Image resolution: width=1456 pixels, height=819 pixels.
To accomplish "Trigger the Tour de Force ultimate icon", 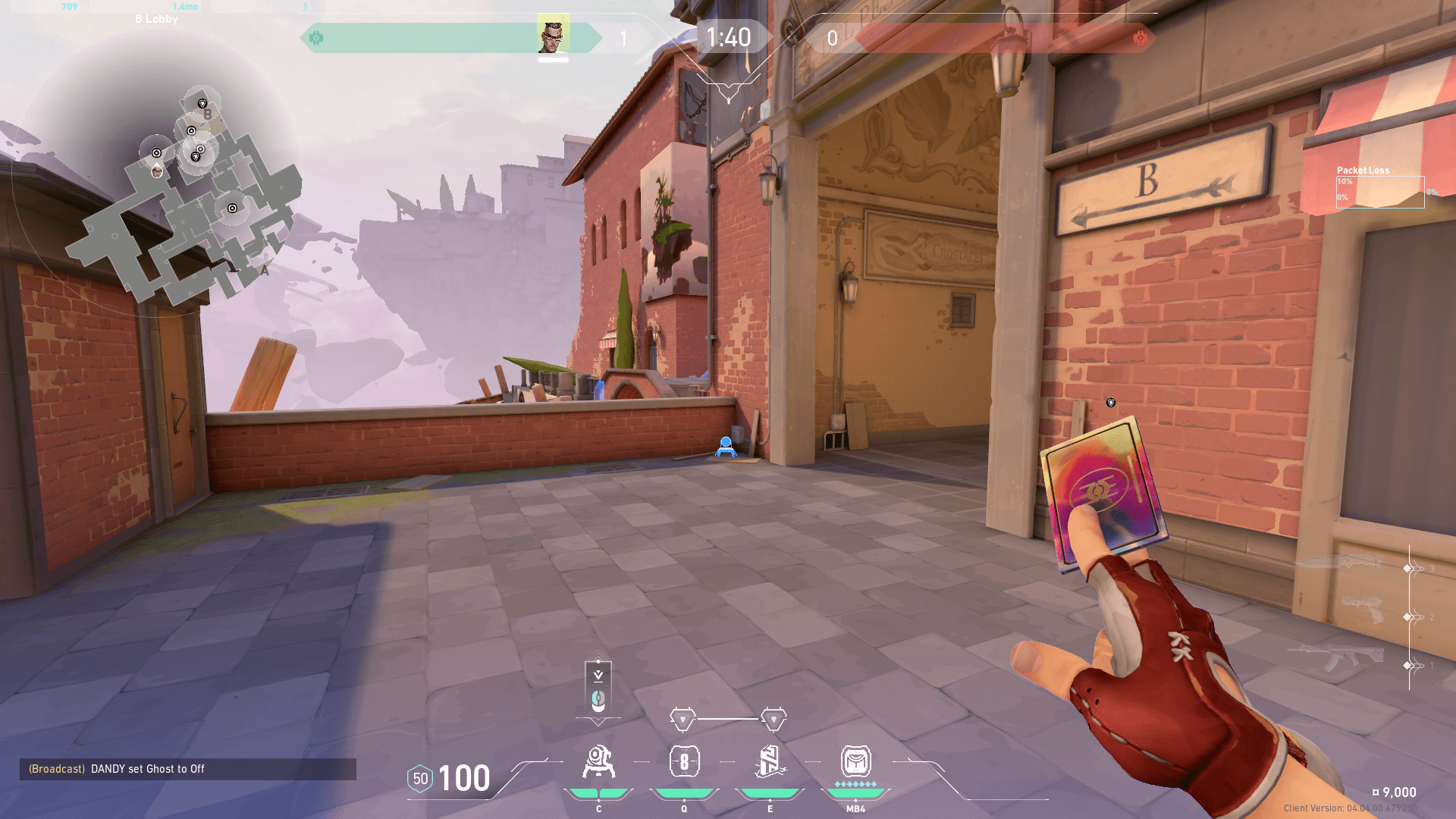I will pos(855,762).
